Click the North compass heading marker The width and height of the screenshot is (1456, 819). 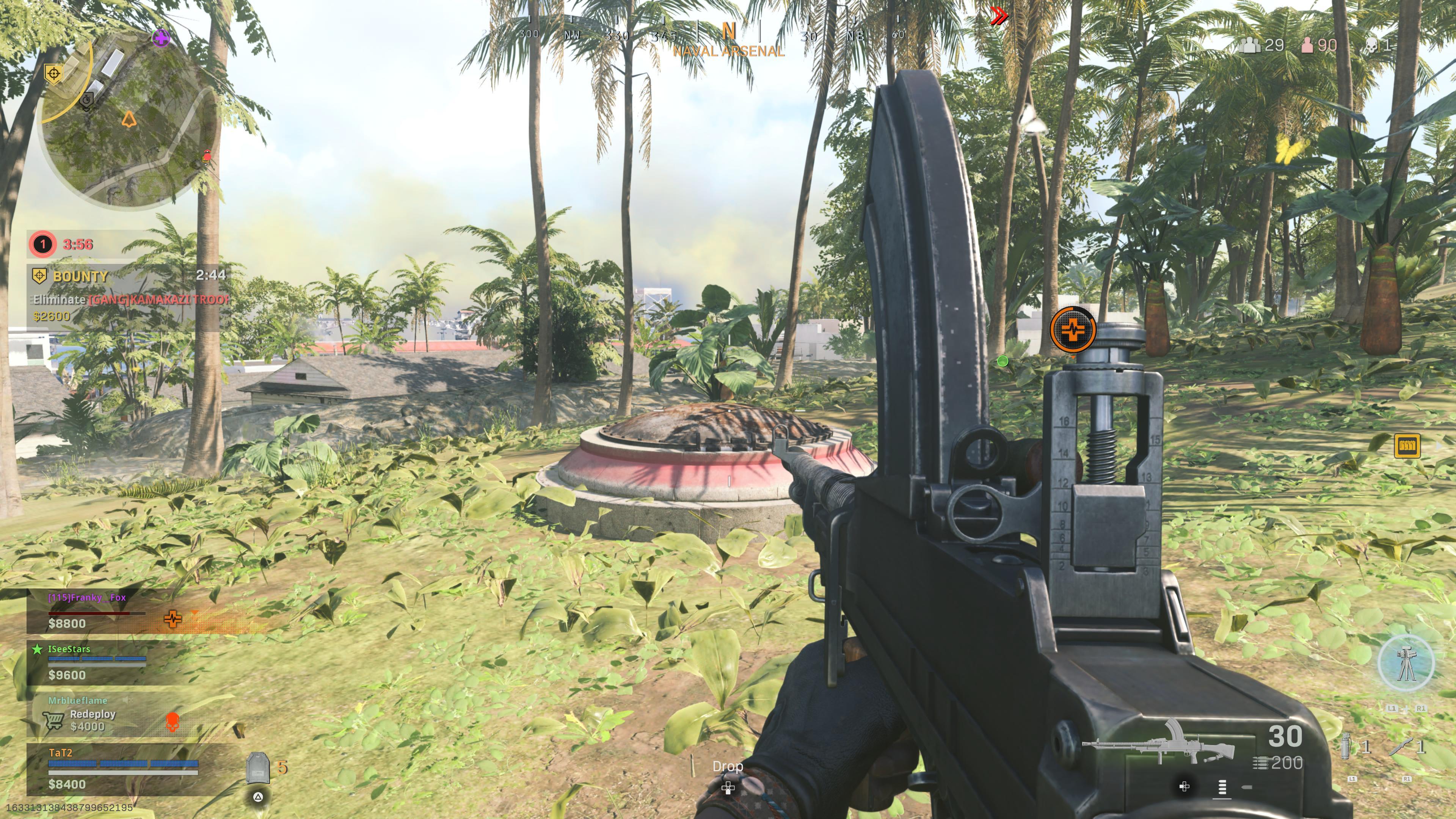pyautogui.click(x=728, y=31)
